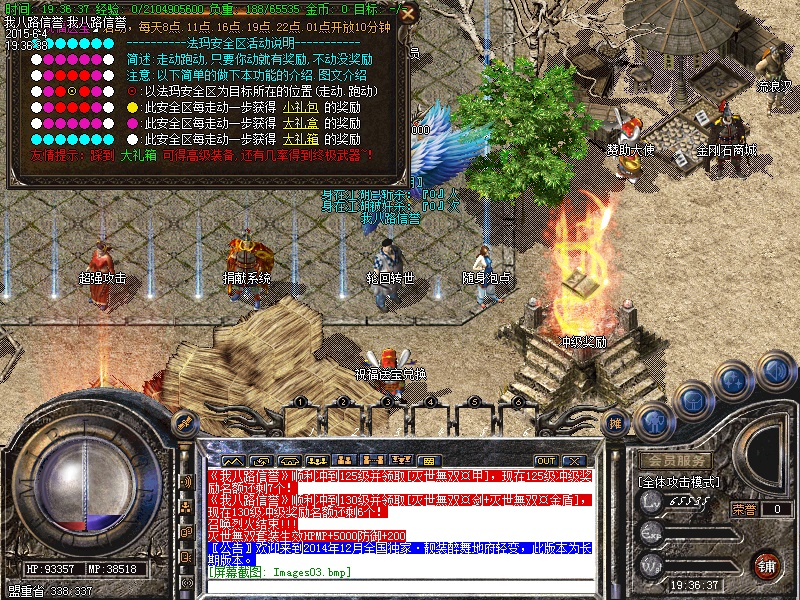Open the 大礼箱 reward link

[x=299, y=139]
